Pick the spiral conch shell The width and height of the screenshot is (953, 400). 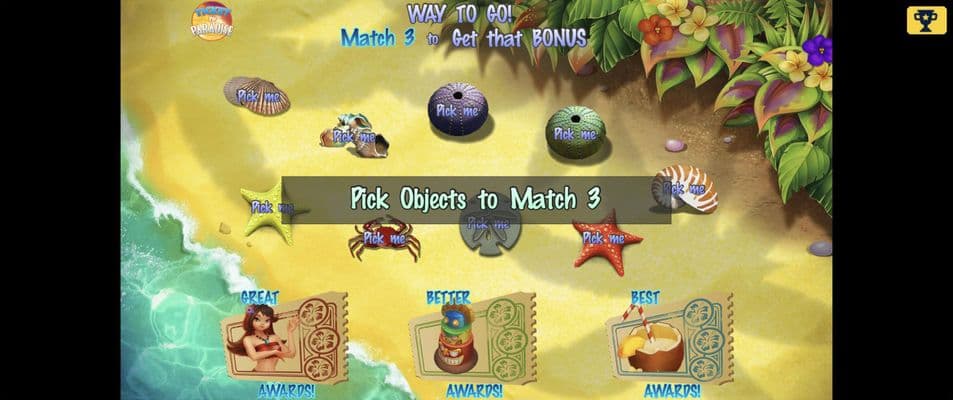click(x=353, y=135)
